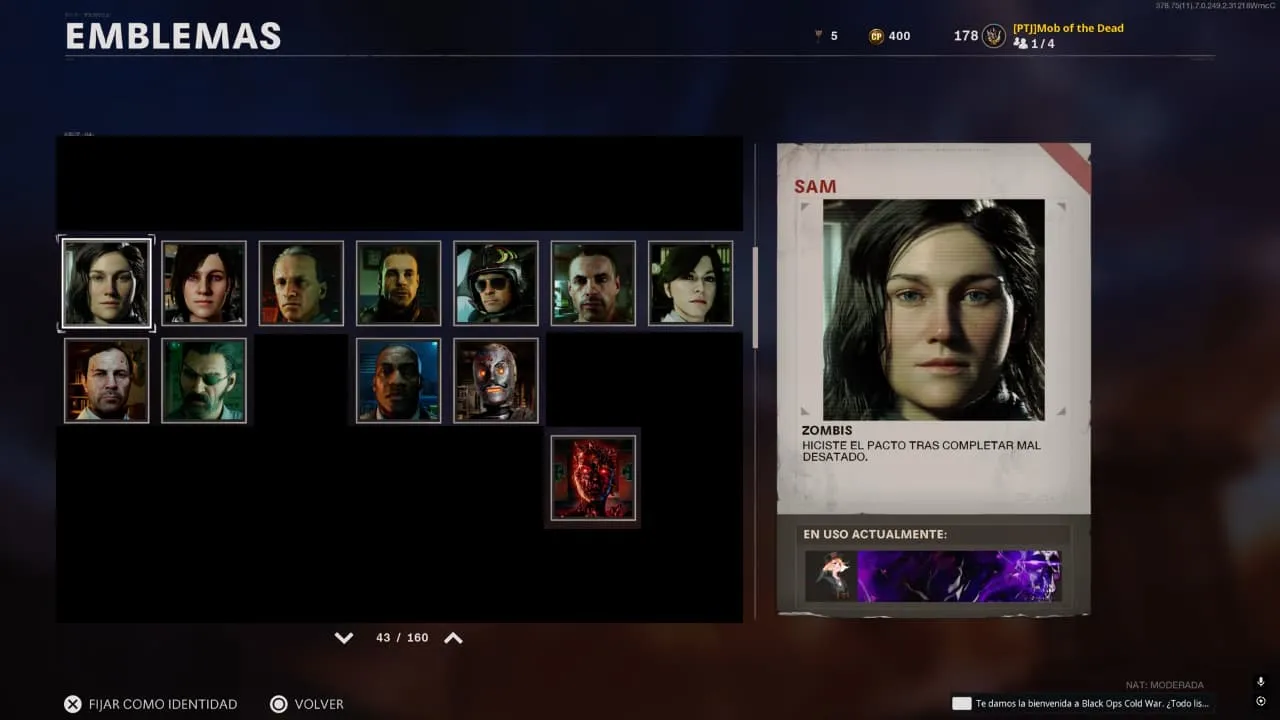View the currently used calling card banner

click(958, 576)
